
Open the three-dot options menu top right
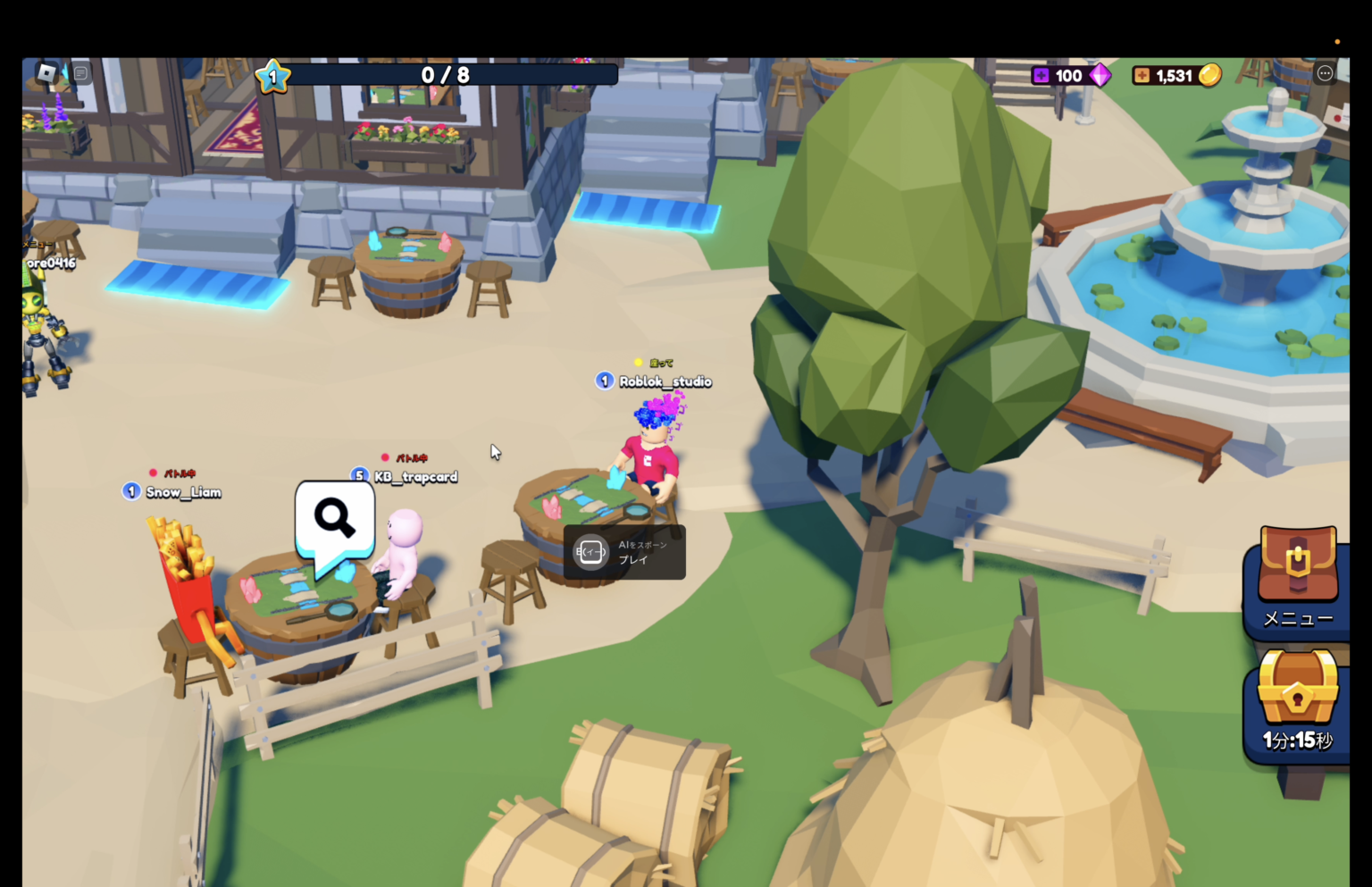pos(1325,73)
